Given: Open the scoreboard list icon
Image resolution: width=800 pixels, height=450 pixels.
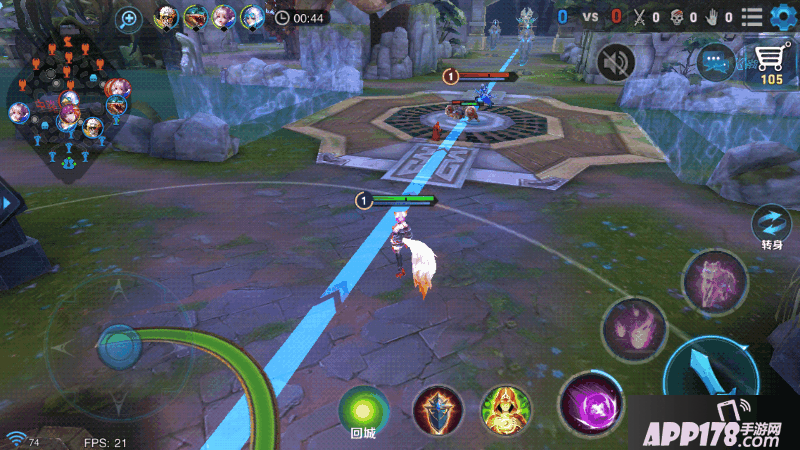Looking at the screenshot, I should coord(752,17).
